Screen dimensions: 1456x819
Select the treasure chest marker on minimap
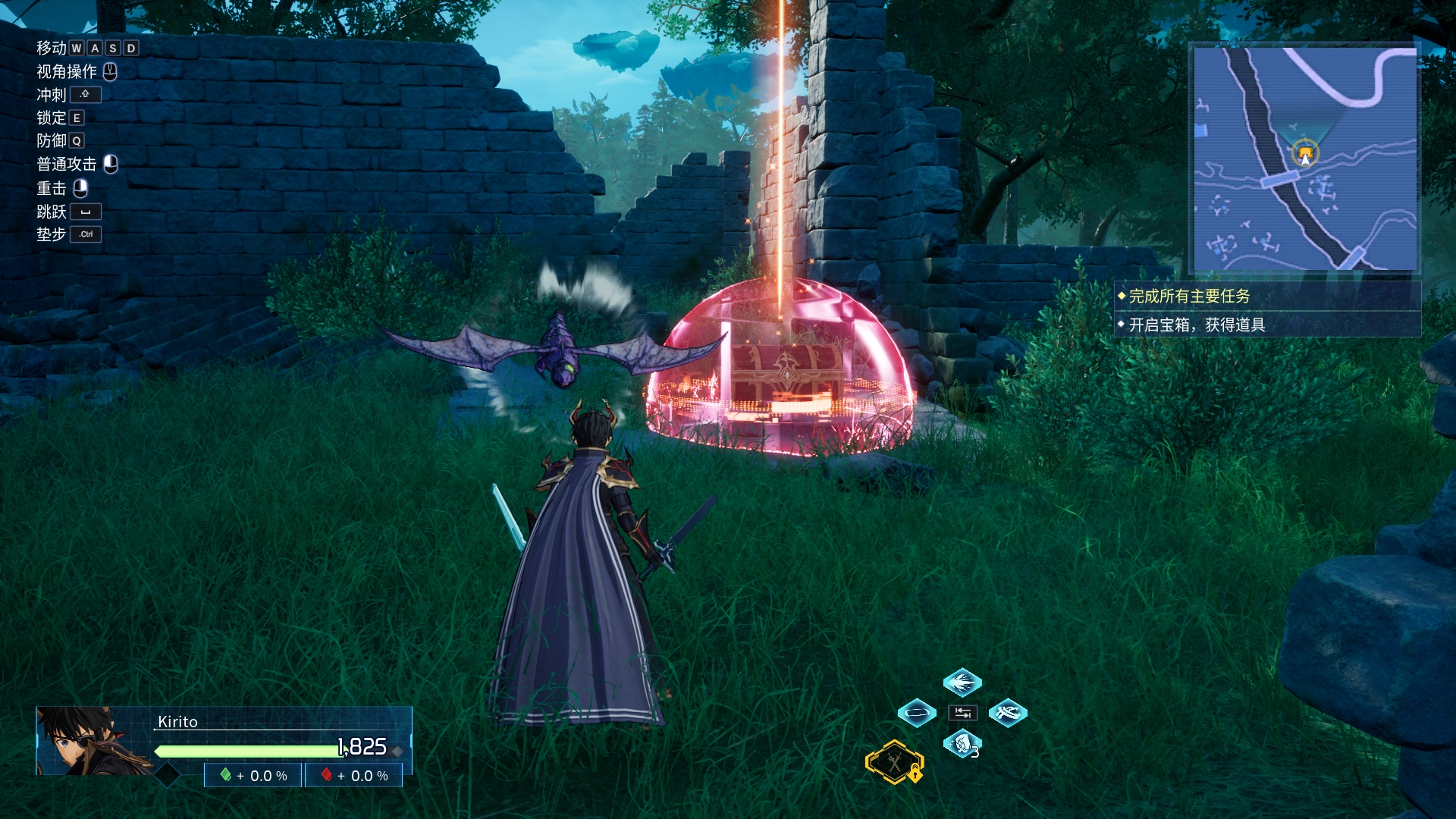[x=1305, y=154]
